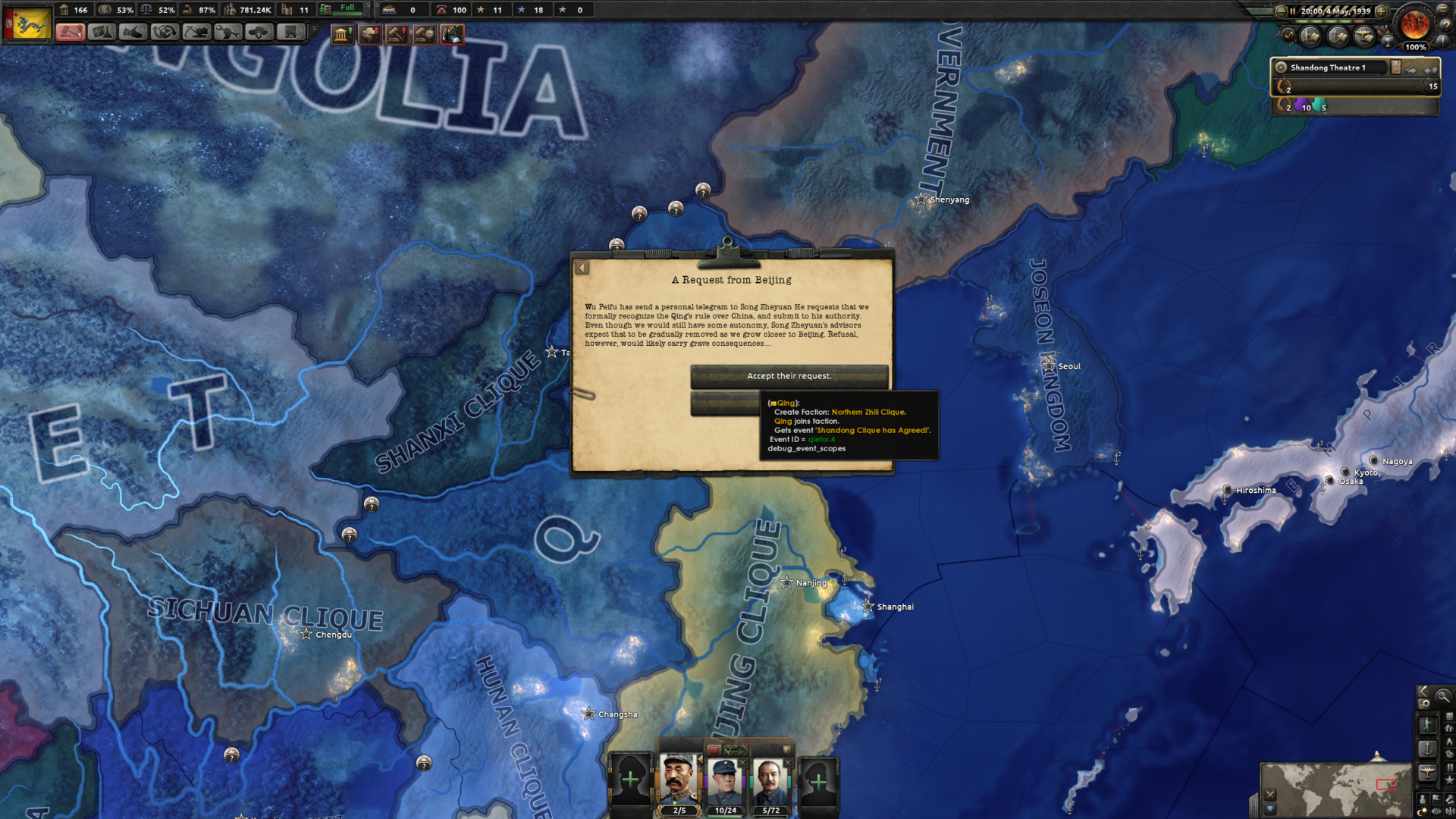Click the Qing dragon flag to open politics

(27, 22)
